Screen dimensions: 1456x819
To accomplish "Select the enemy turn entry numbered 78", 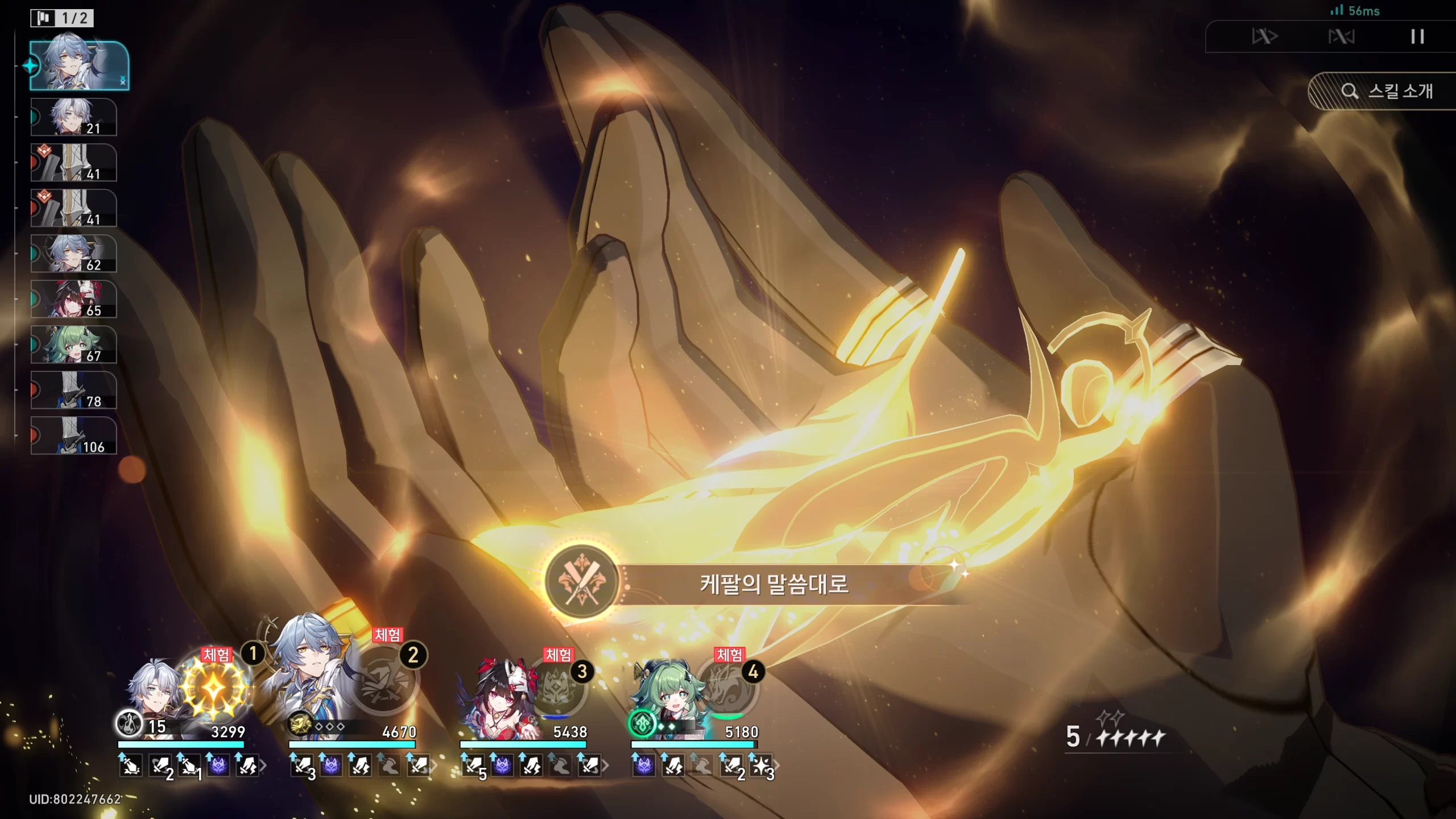I will click(74, 390).
